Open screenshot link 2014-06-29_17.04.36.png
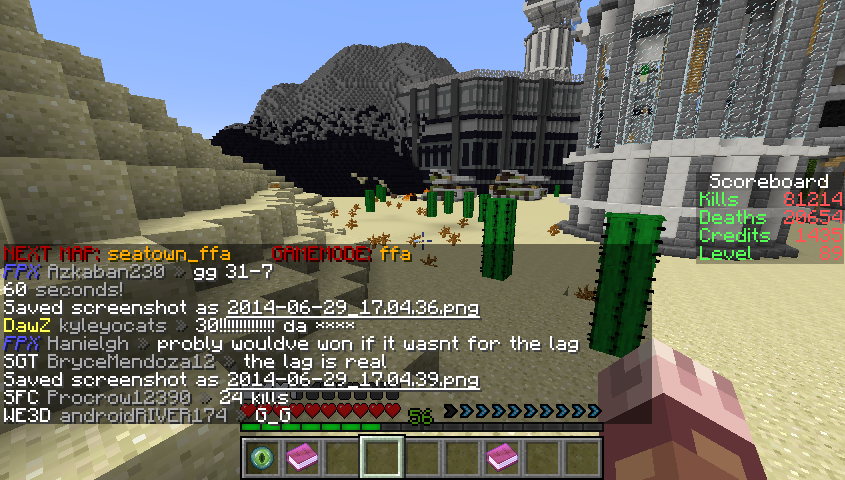The image size is (845, 480). coord(353,308)
